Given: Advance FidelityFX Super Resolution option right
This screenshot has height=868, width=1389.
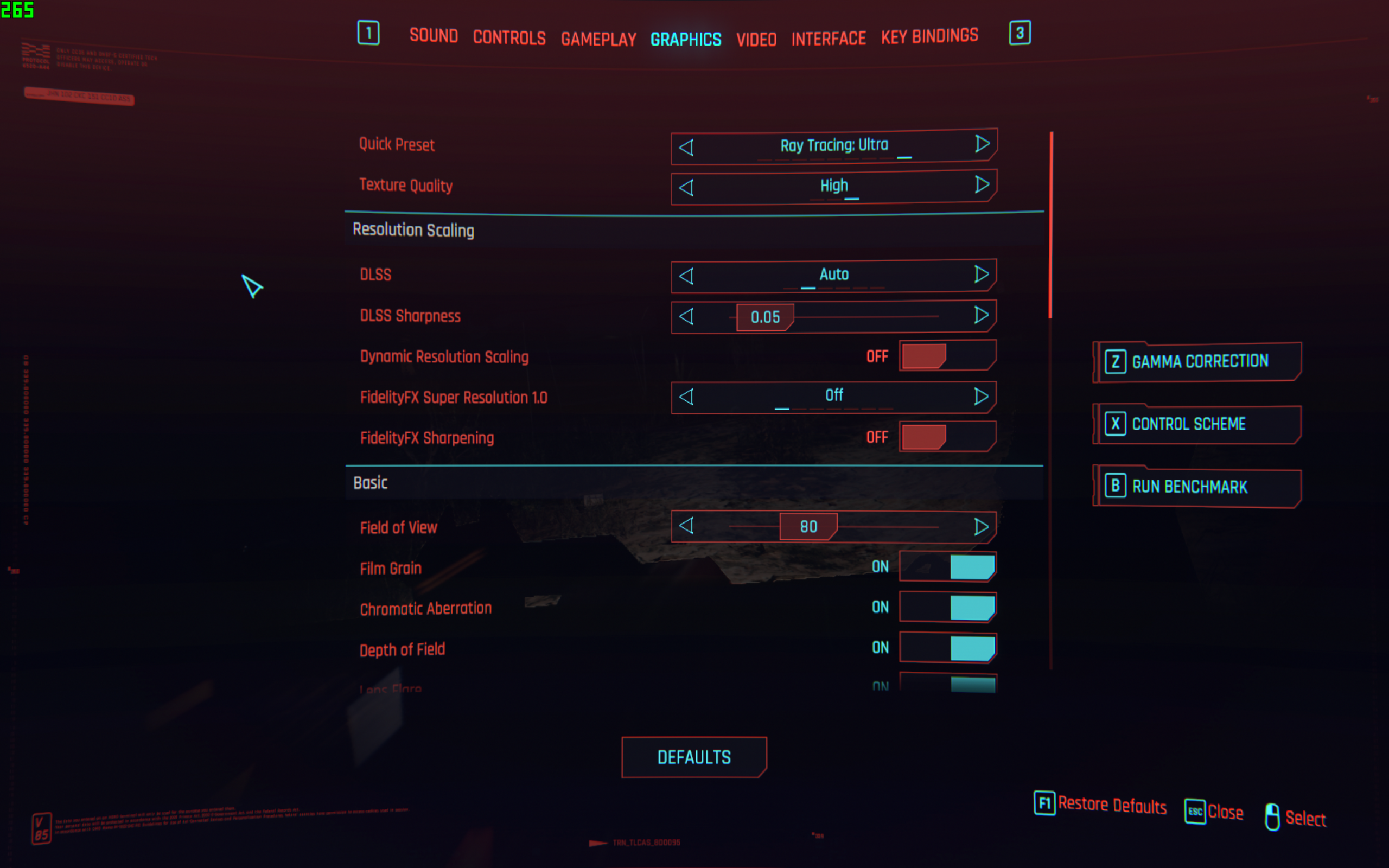Looking at the screenshot, I should [981, 396].
